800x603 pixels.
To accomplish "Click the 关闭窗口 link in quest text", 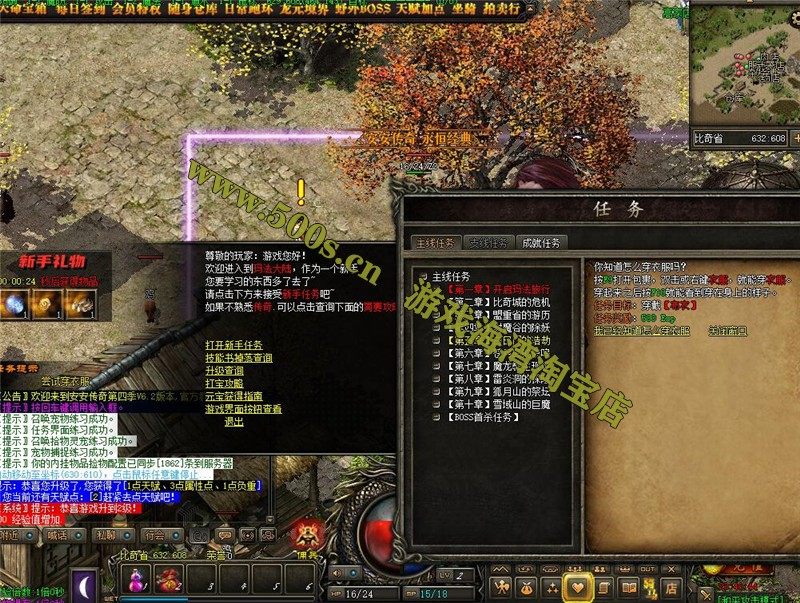I will tap(728, 330).
